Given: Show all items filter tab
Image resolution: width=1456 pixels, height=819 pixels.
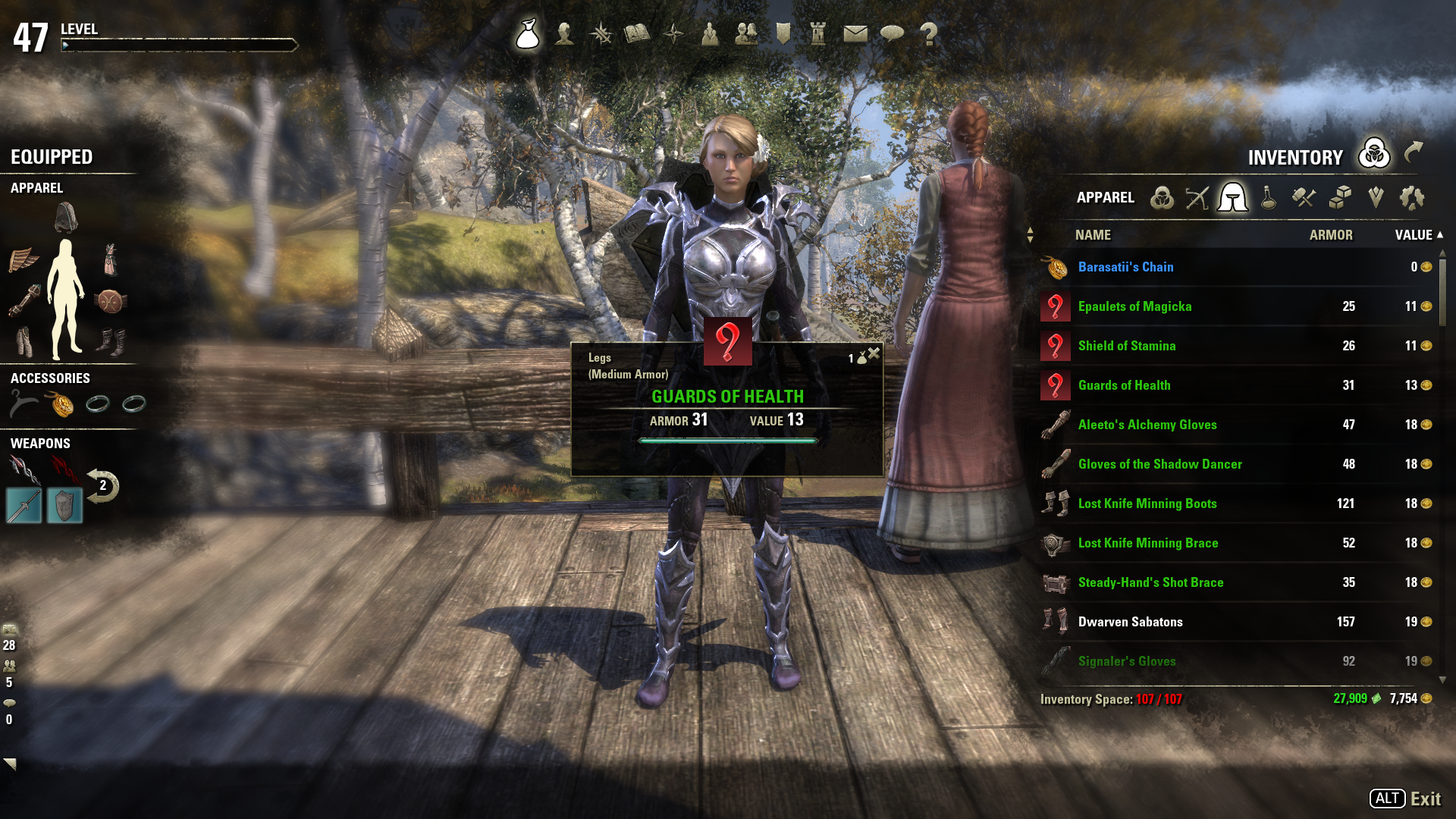Looking at the screenshot, I should click(1161, 198).
